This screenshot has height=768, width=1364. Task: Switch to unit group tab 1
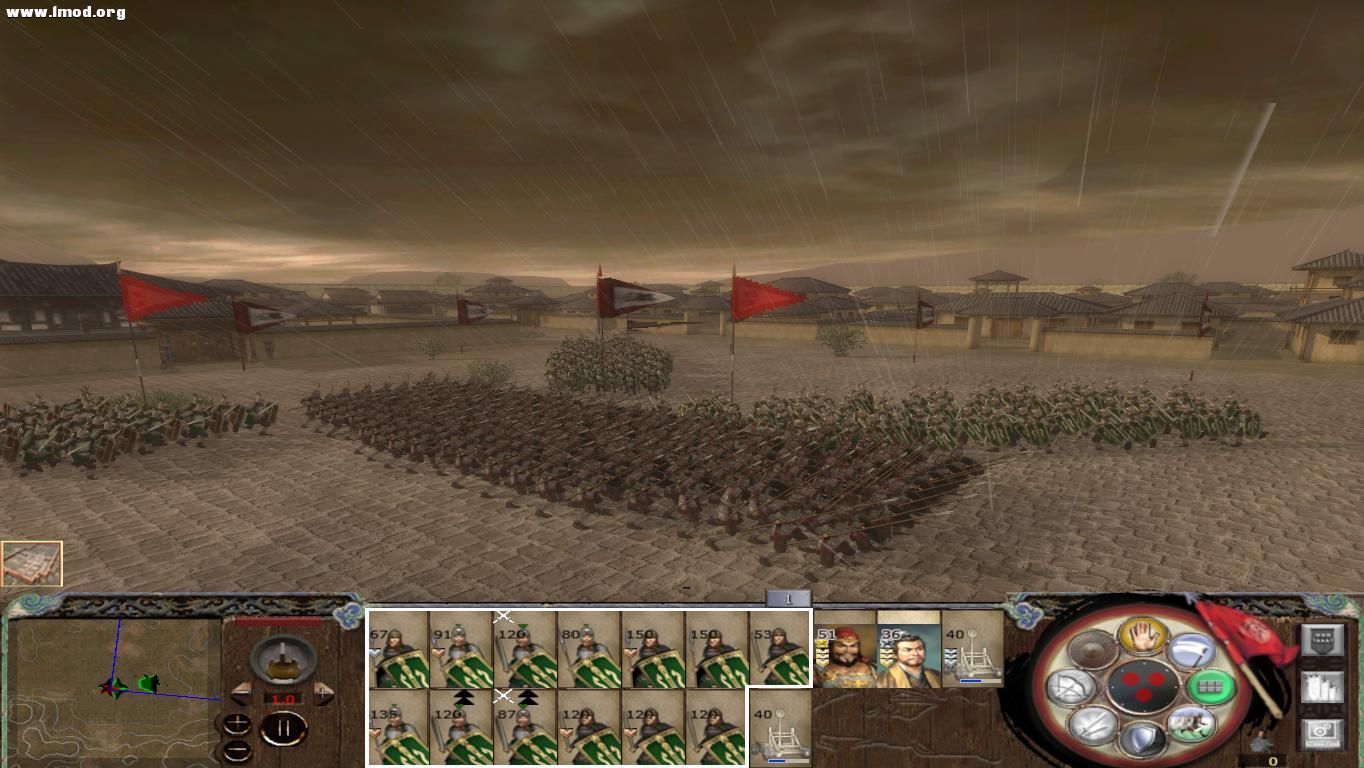coord(788,597)
